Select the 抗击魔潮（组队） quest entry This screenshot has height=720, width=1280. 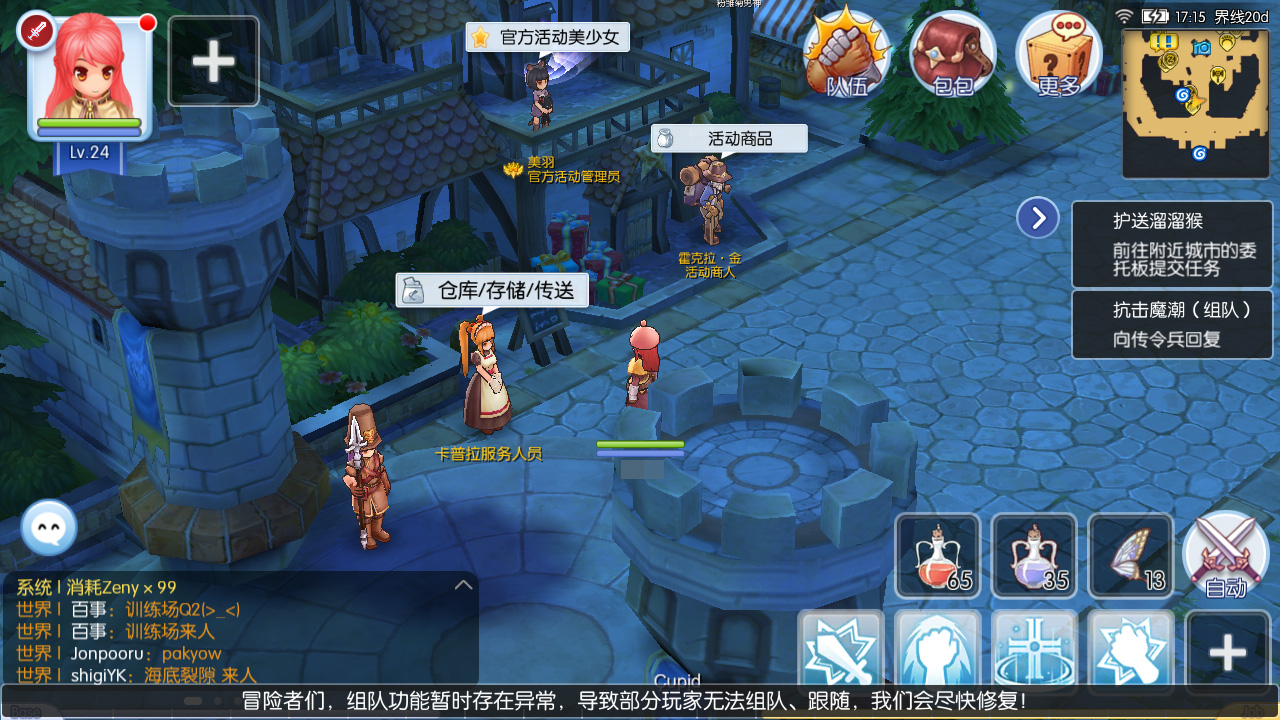pyautogui.click(x=1171, y=324)
